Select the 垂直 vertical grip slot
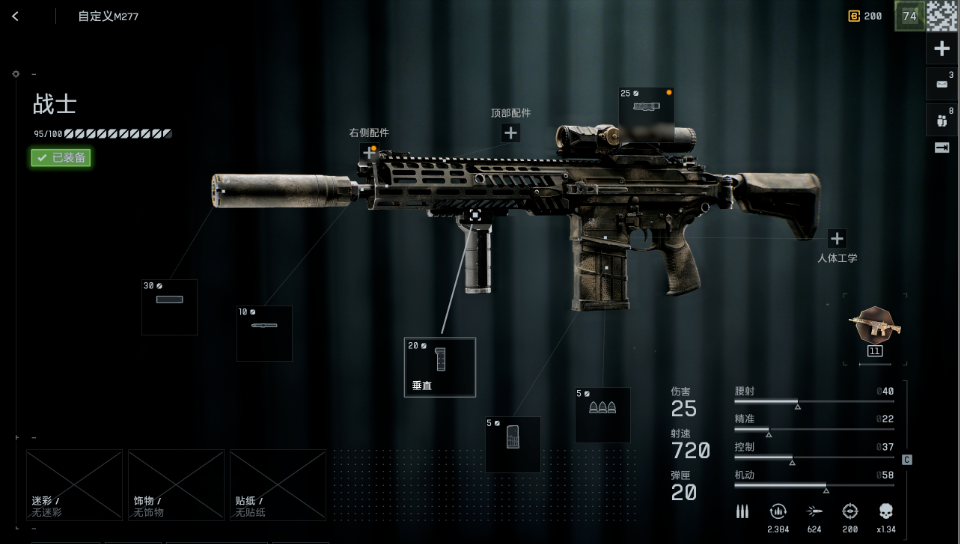 (440, 366)
